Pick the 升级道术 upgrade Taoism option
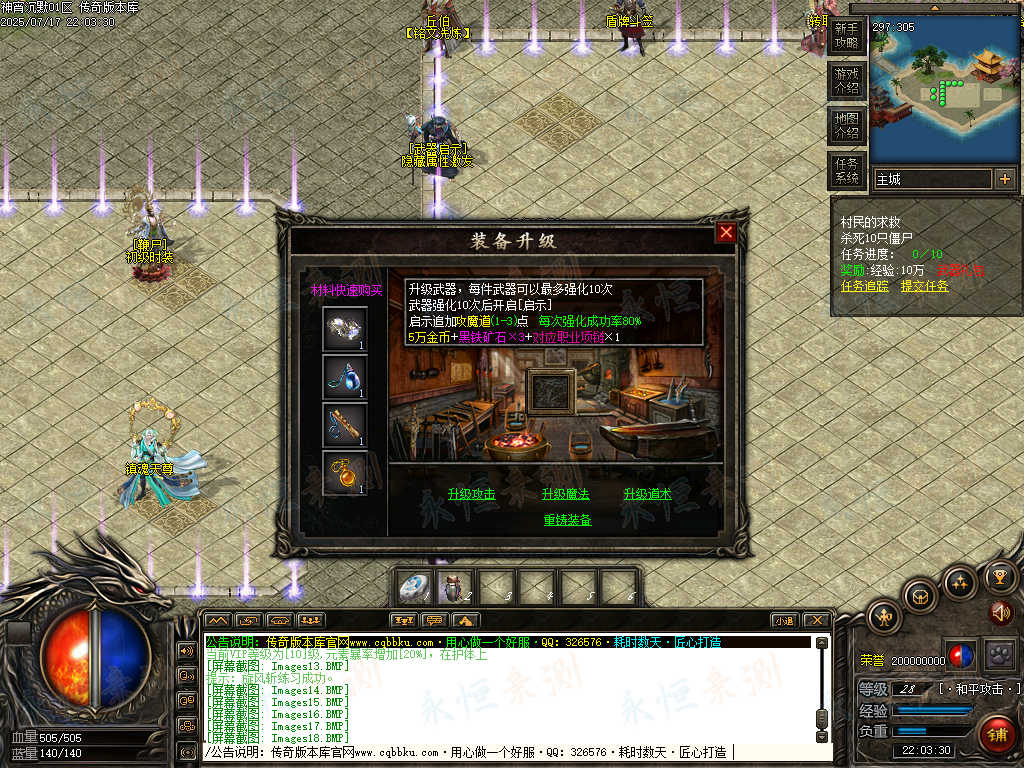 pyautogui.click(x=648, y=494)
